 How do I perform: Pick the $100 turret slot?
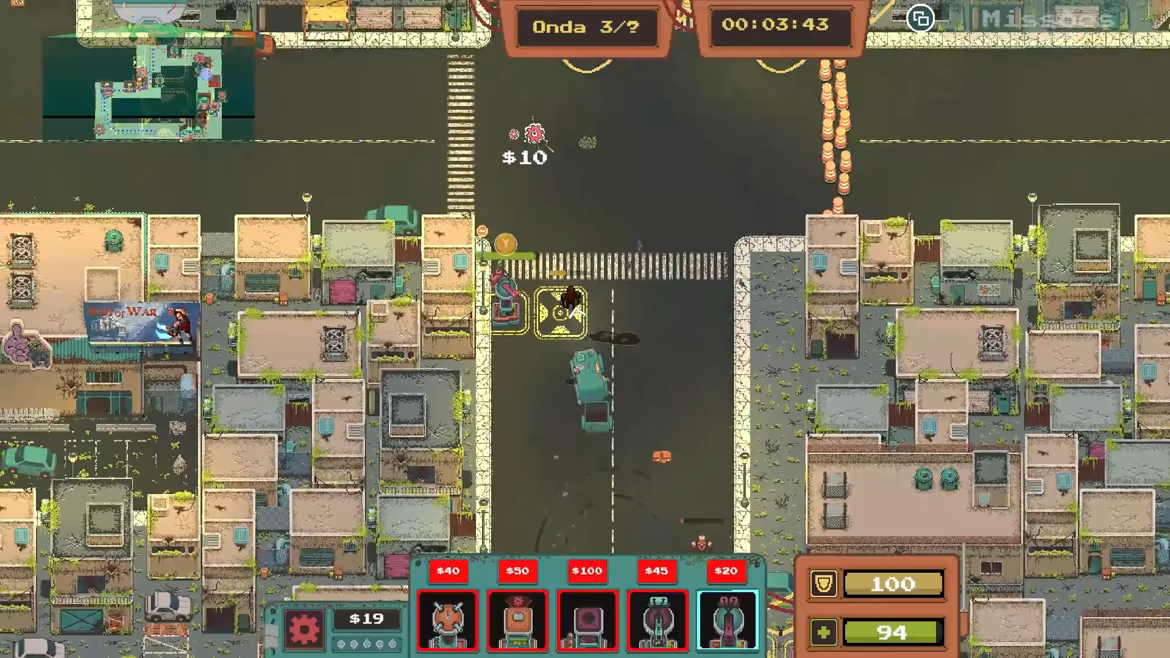pyautogui.click(x=587, y=620)
